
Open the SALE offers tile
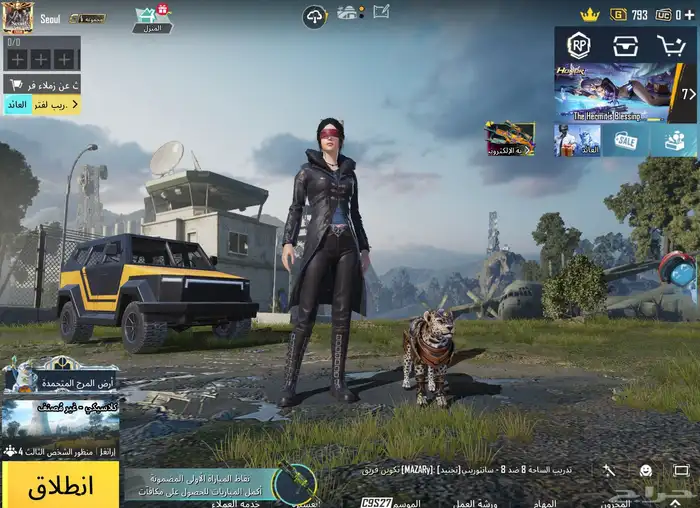(x=626, y=140)
